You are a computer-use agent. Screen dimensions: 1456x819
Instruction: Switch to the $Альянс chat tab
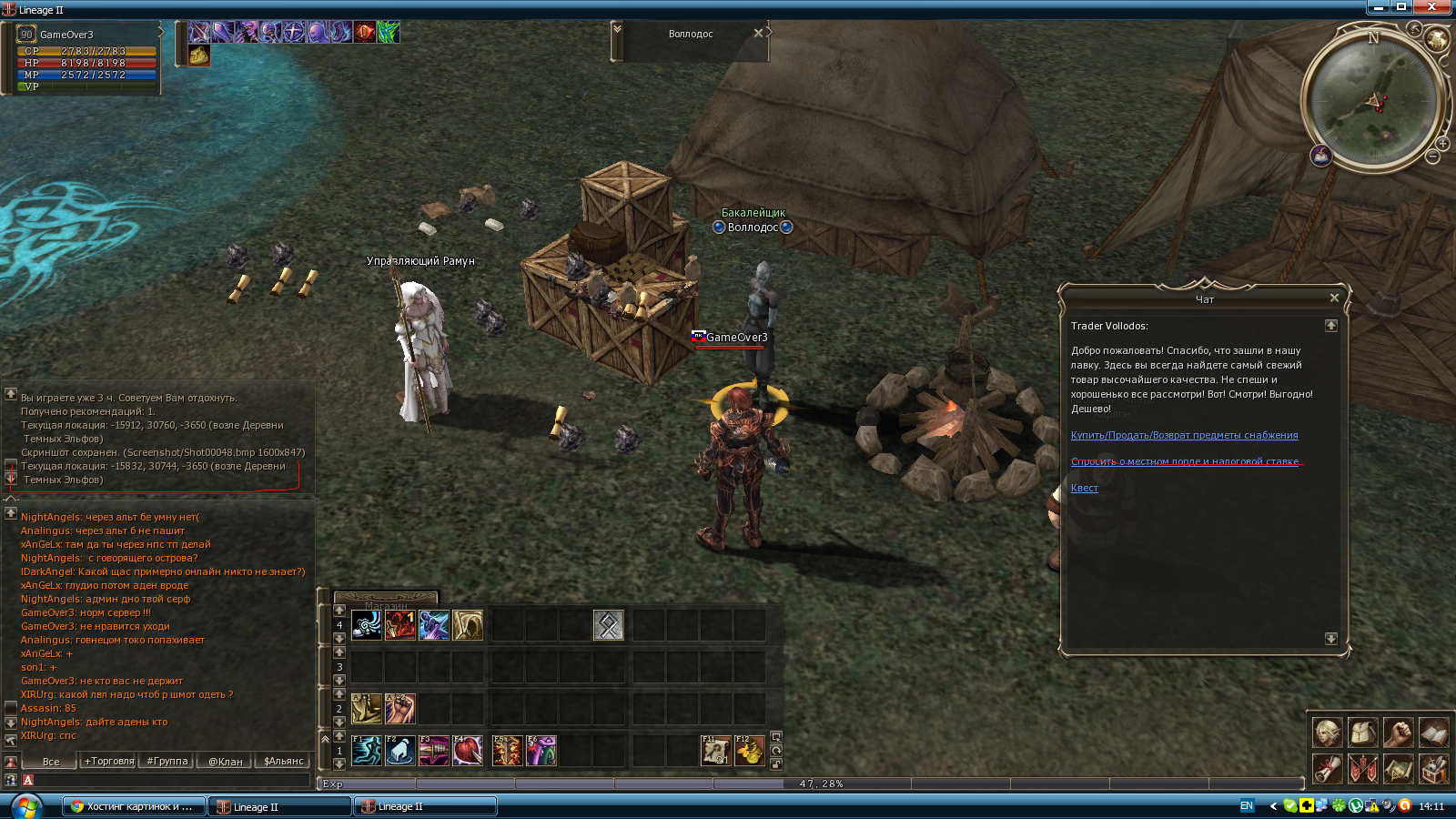[x=284, y=761]
